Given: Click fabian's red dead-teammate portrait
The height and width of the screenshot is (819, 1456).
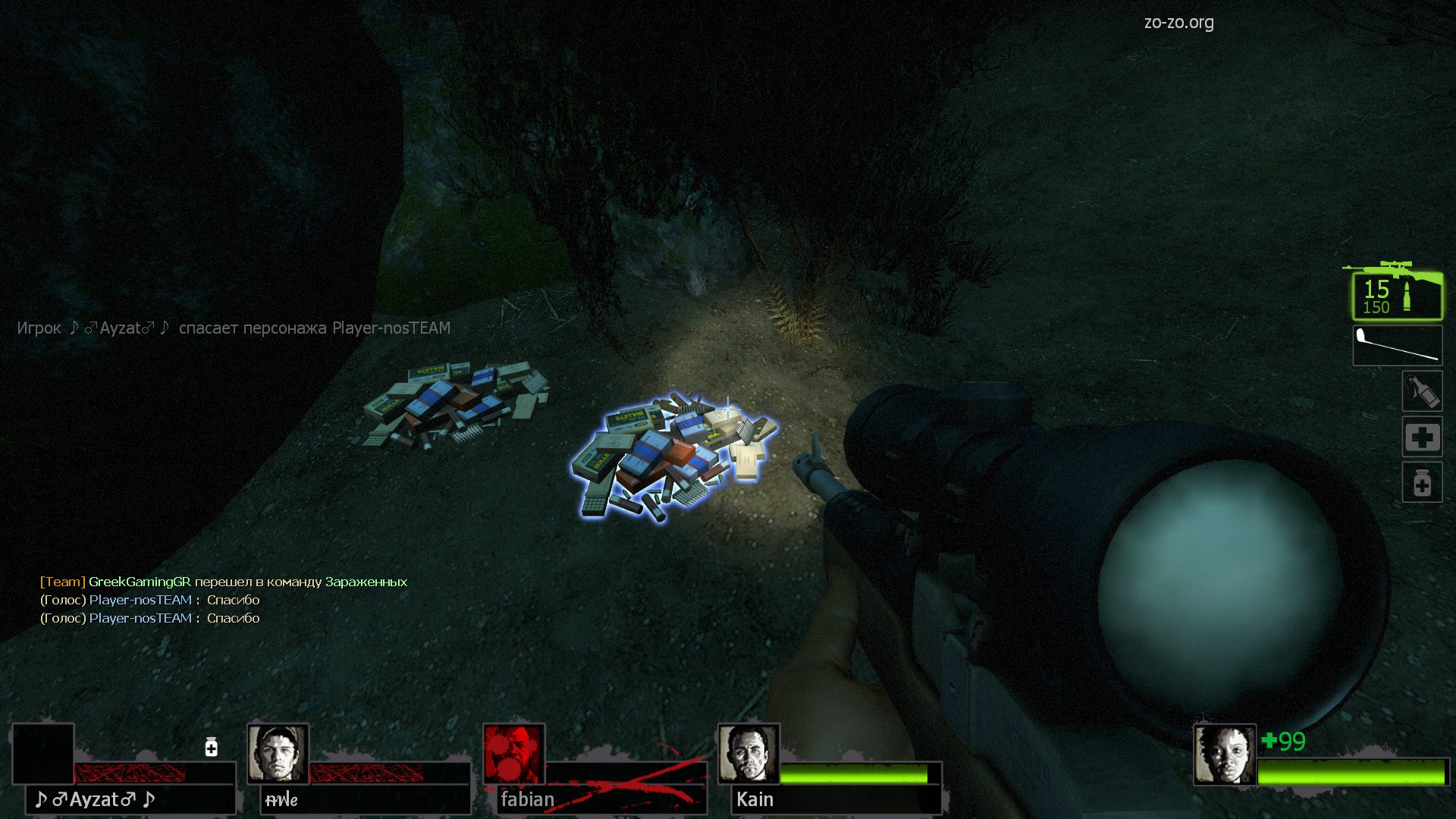Looking at the screenshot, I should pyautogui.click(x=513, y=754).
